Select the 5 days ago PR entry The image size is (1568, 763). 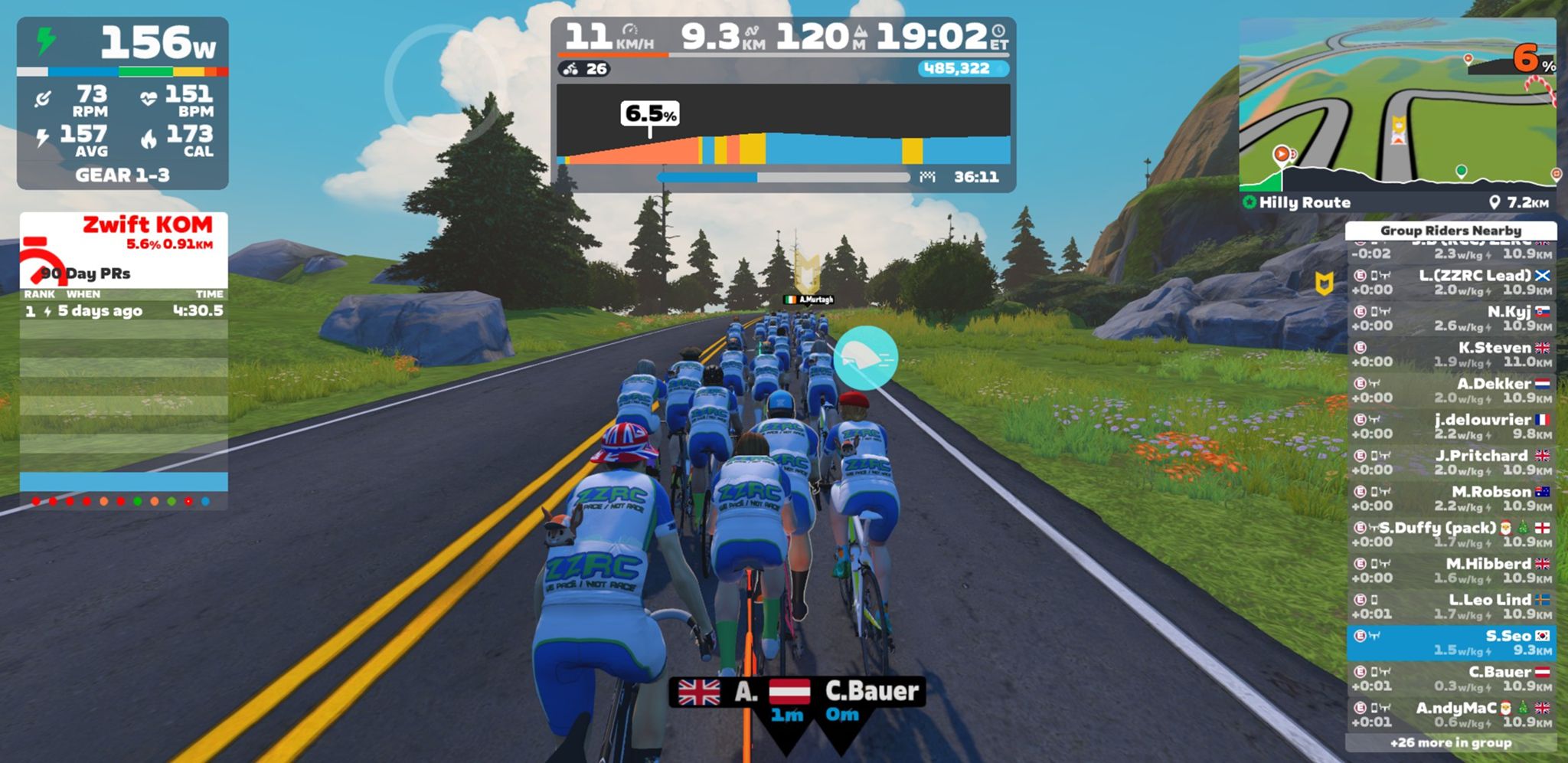(x=123, y=311)
